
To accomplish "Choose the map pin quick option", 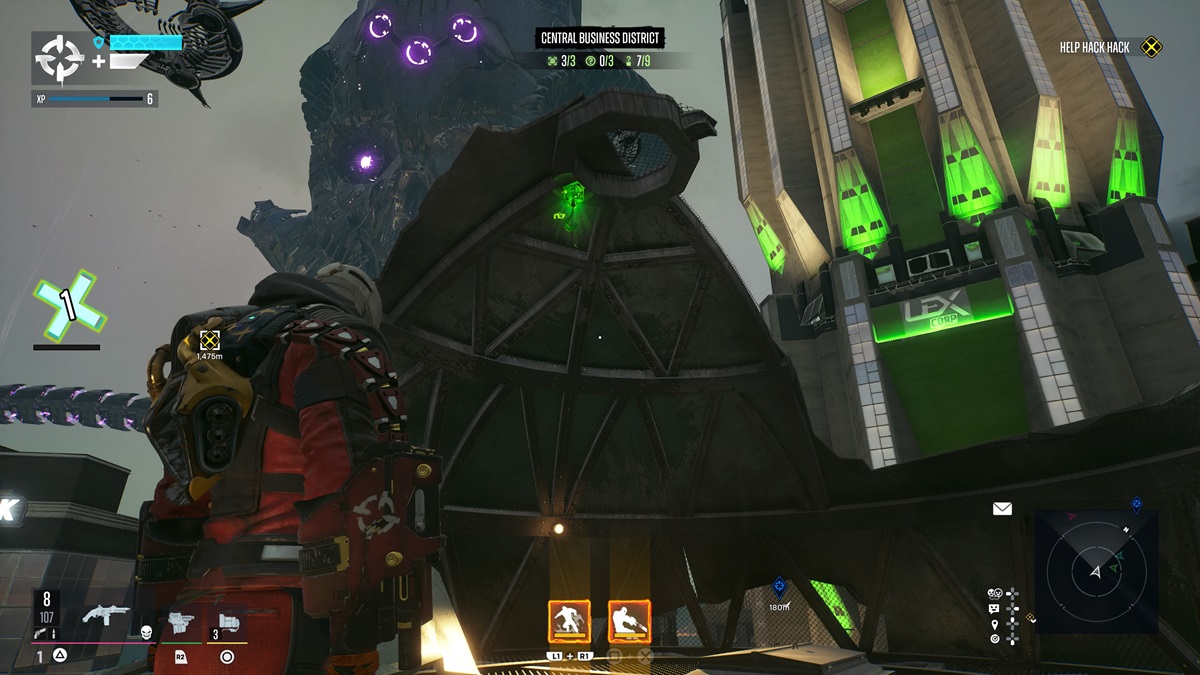I will [x=995, y=623].
